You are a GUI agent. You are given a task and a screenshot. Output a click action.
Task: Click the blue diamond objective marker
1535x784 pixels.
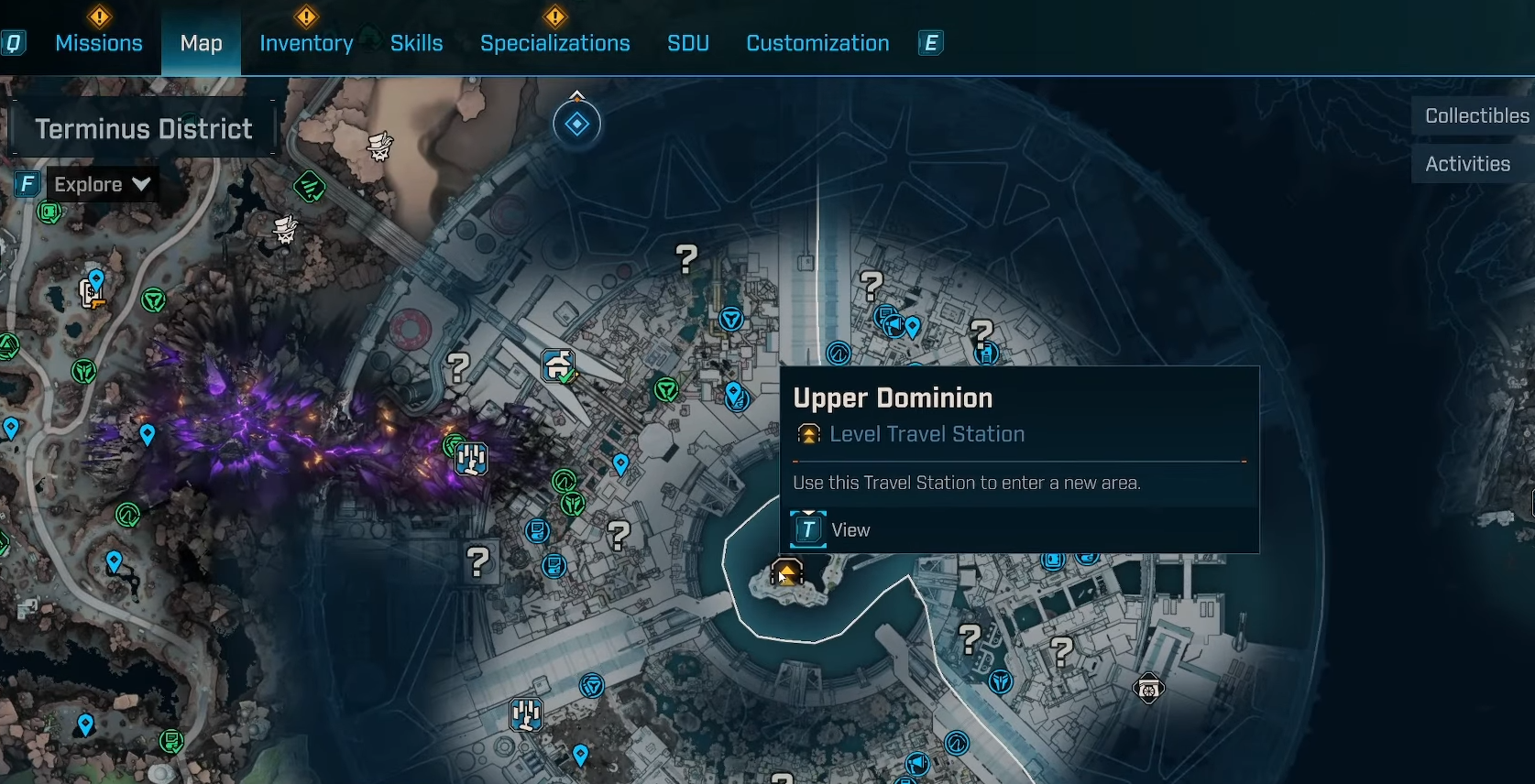[x=577, y=124]
